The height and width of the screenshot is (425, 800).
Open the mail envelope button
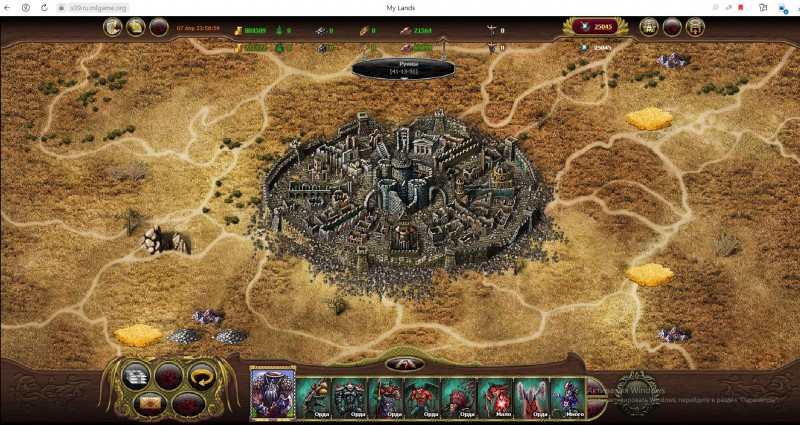(151, 403)
